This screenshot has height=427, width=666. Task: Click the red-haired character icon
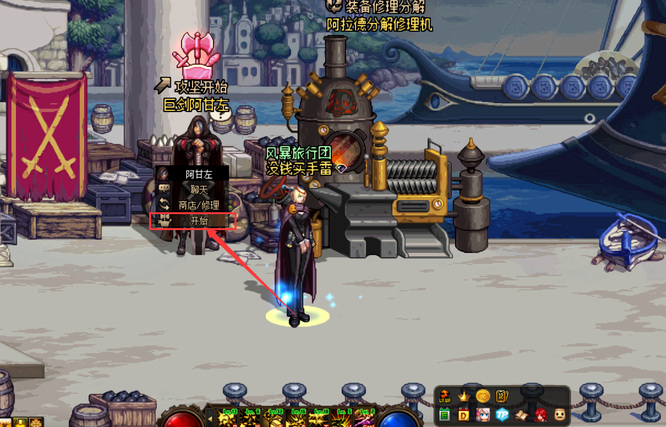click(x=540, y=414)
